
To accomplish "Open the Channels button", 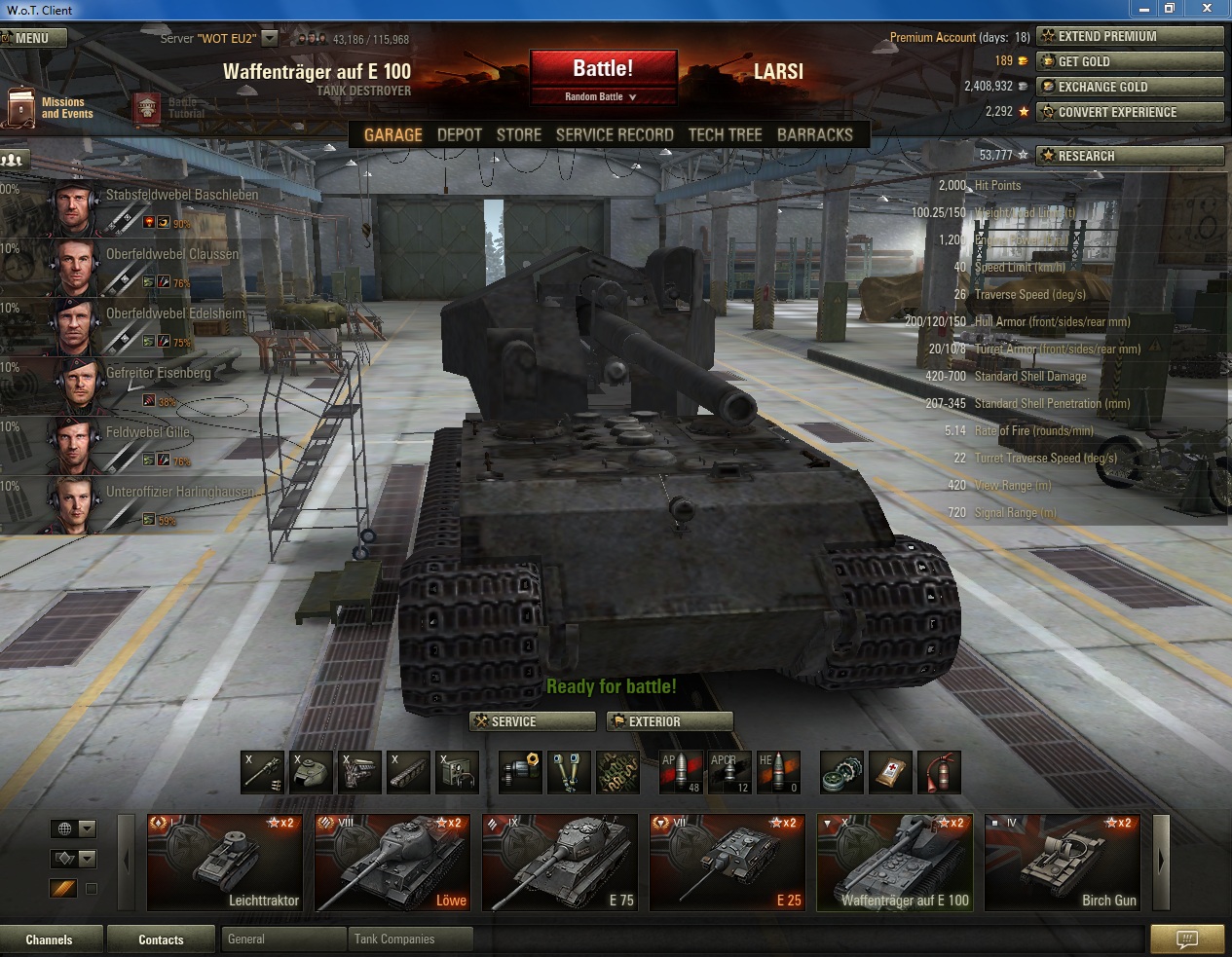I will (50, 939).
